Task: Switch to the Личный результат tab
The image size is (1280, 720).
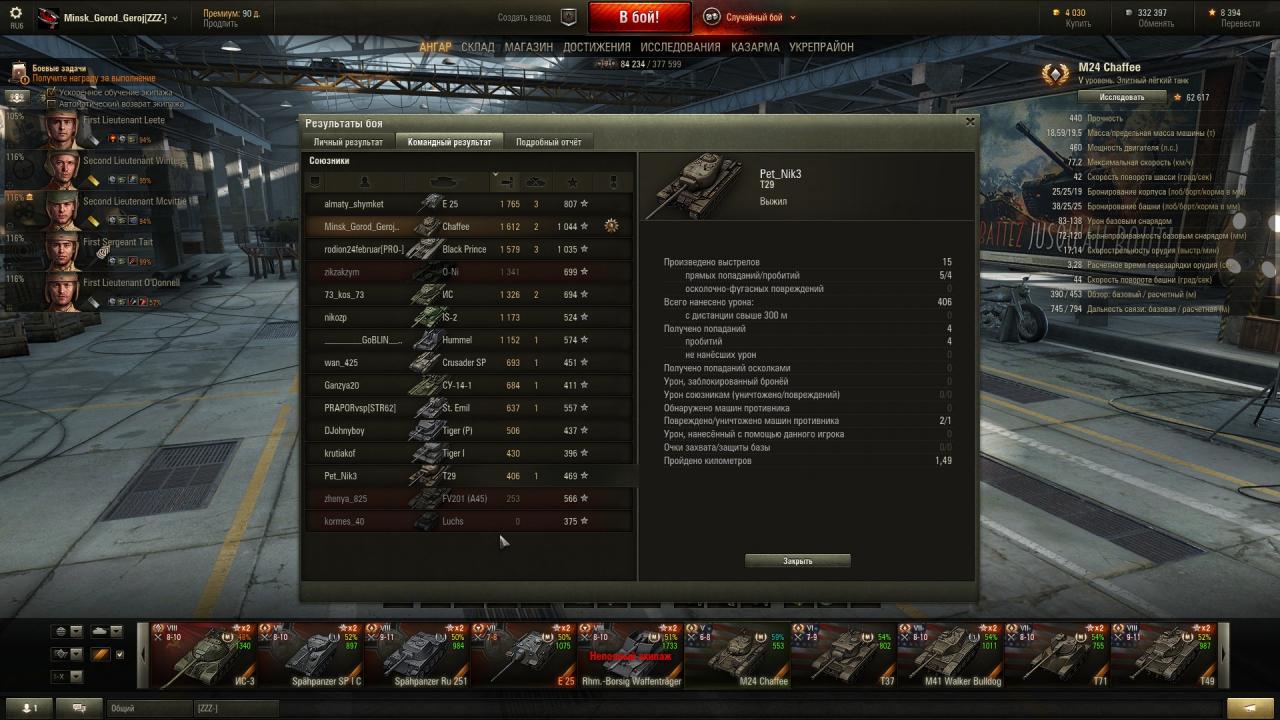Action: tap(348, 142)
